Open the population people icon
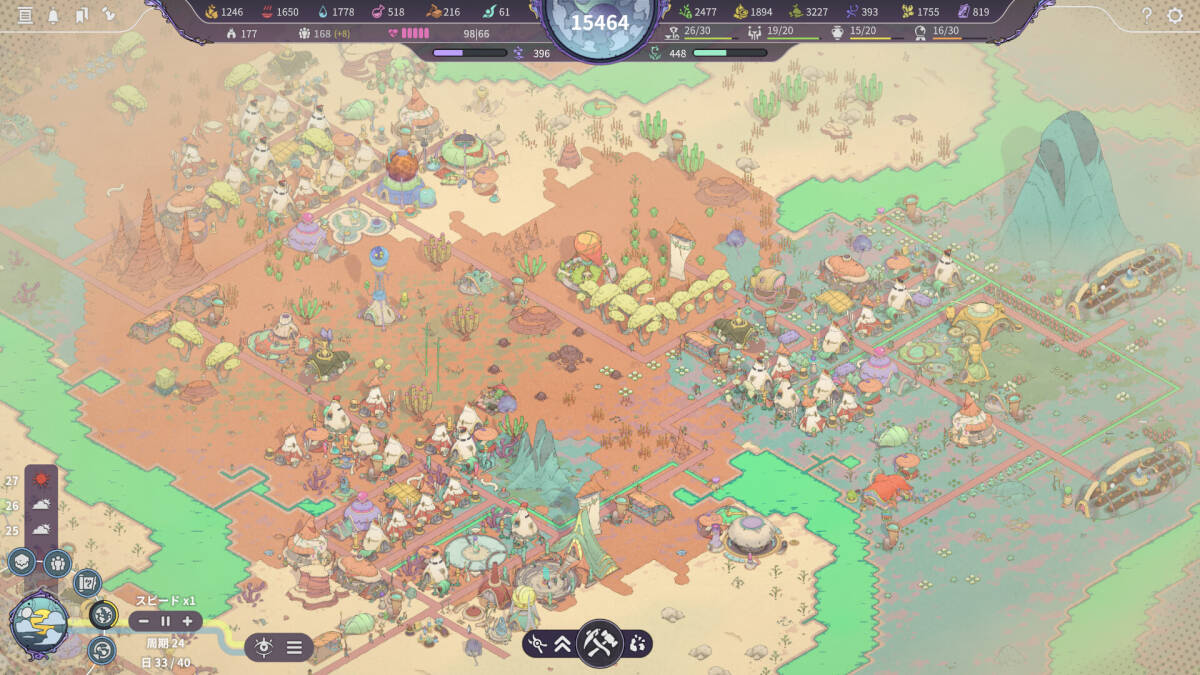Viewport: 1200px width, 675px height. click(57, 562)
